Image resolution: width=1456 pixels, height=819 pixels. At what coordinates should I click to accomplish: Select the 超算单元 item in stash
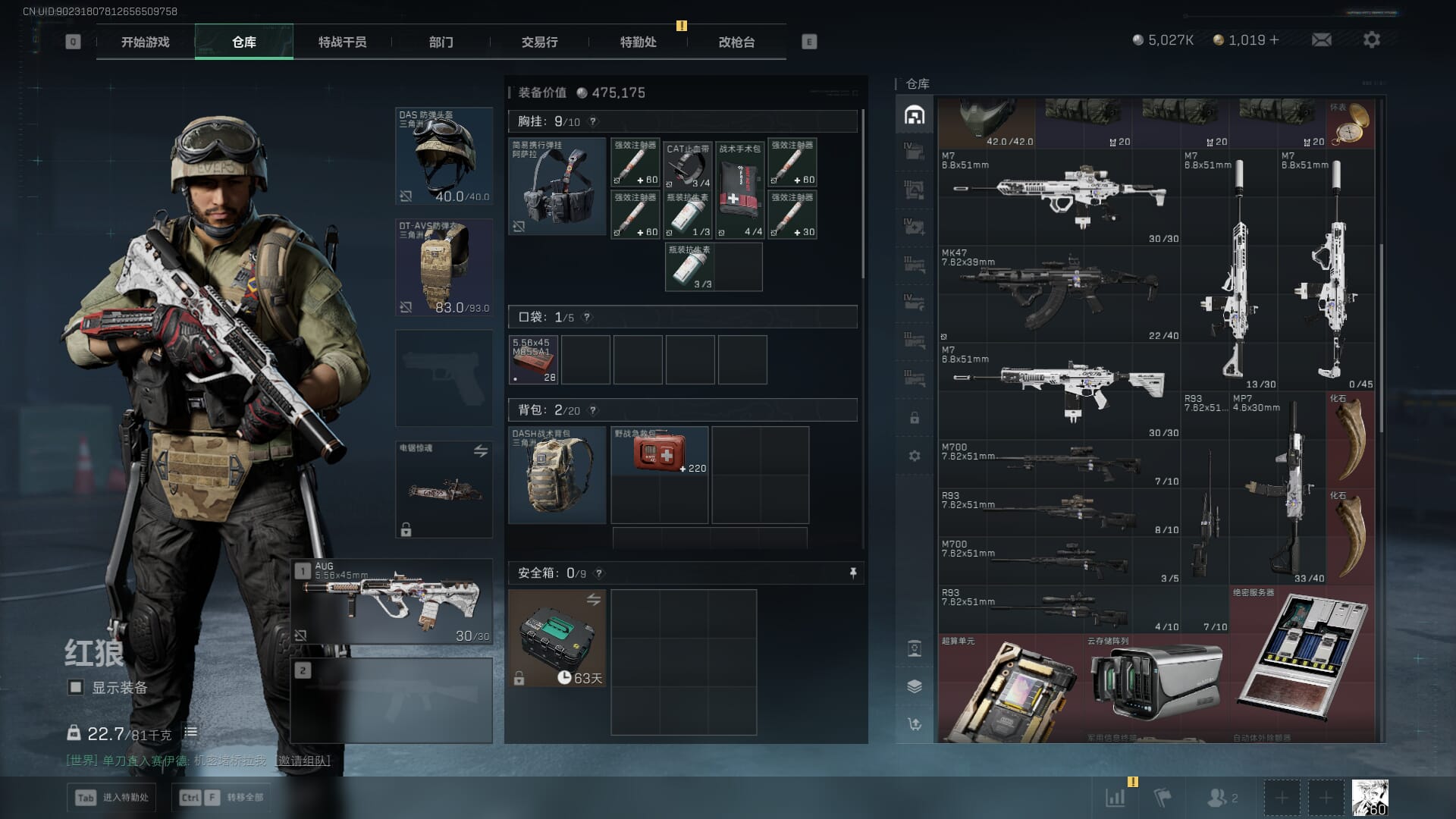point(1010,689)
